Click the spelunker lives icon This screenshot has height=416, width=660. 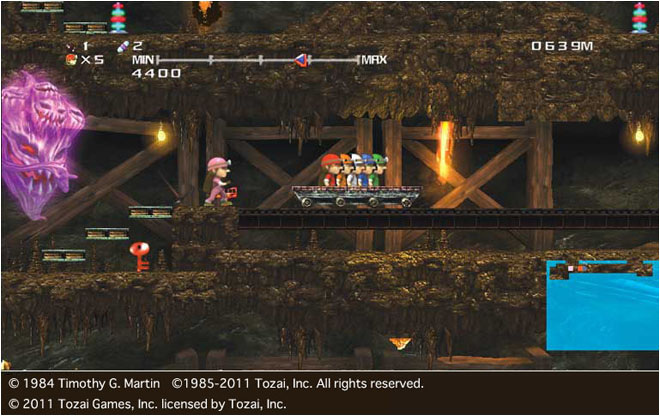click(x=70, y=60)
